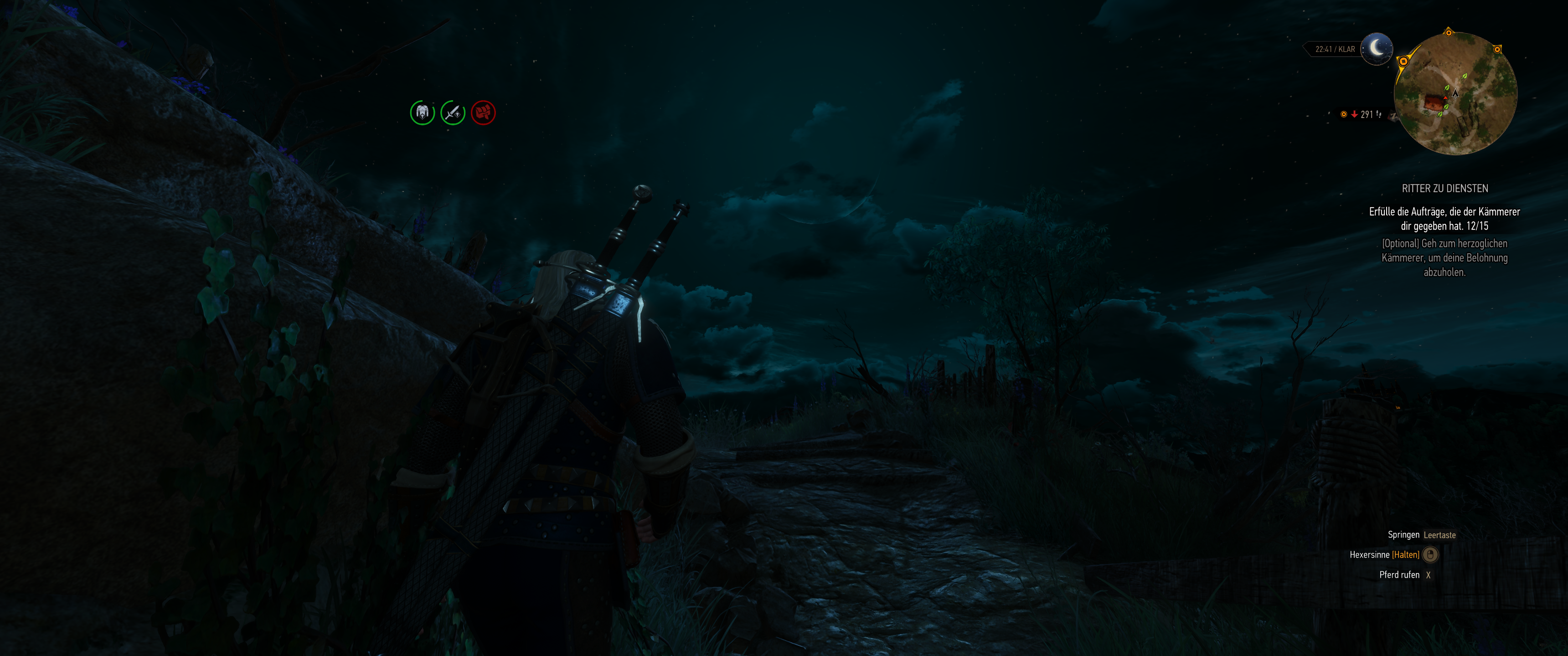Click the player arrow in the minimap center

coord(1455,94)
